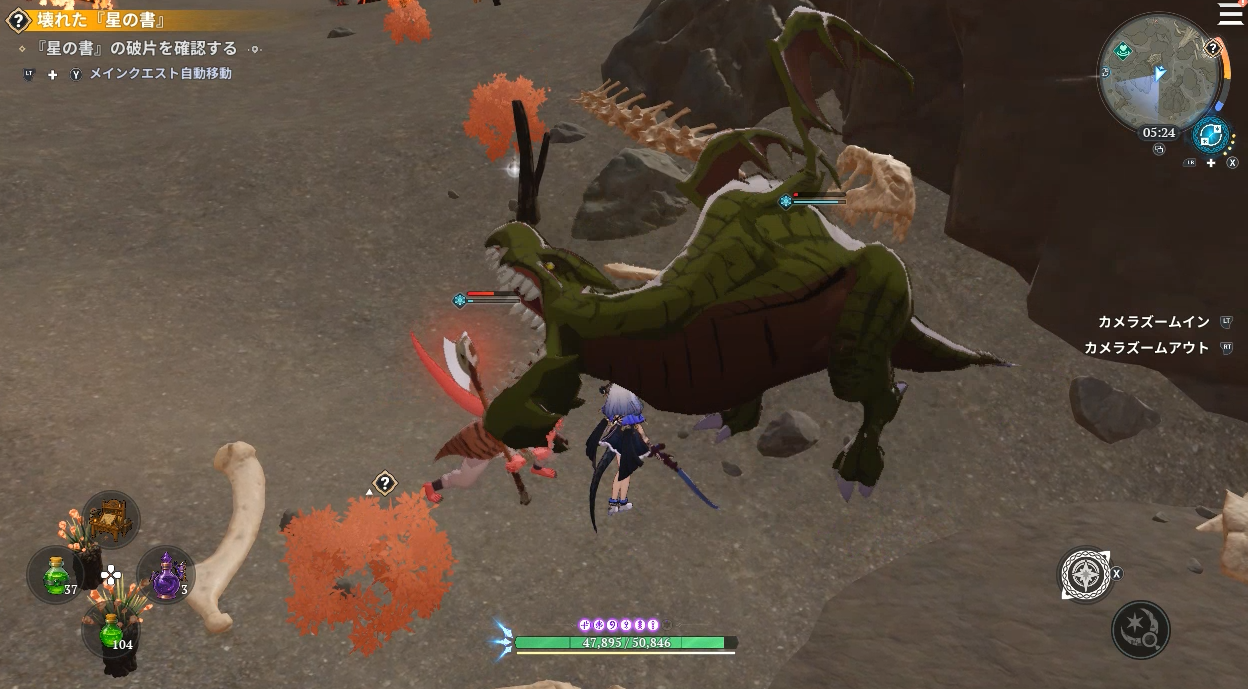Use the chair and desk item slot
Viewport: 1248px width, 689px height.
110,520
